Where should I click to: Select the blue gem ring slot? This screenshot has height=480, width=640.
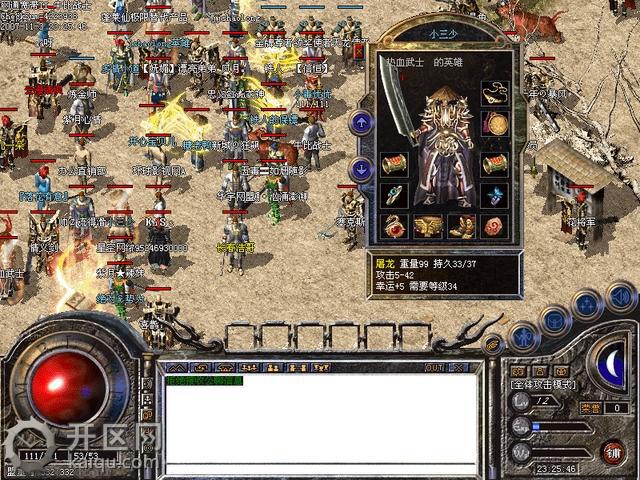pos(494,195)
